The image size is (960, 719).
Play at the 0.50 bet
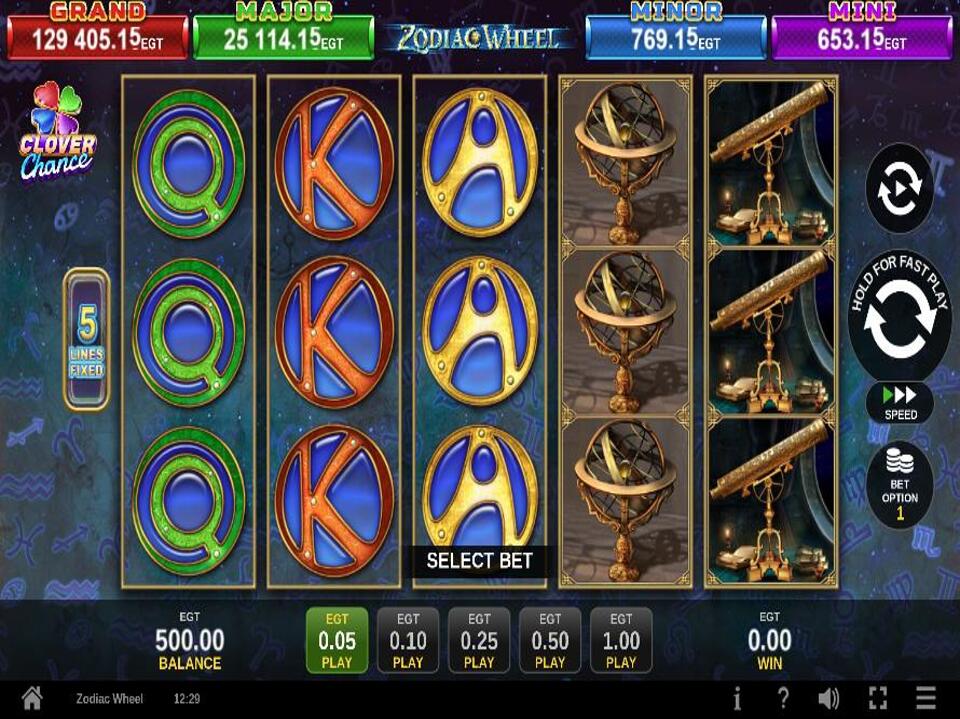[x=550, y=640]
